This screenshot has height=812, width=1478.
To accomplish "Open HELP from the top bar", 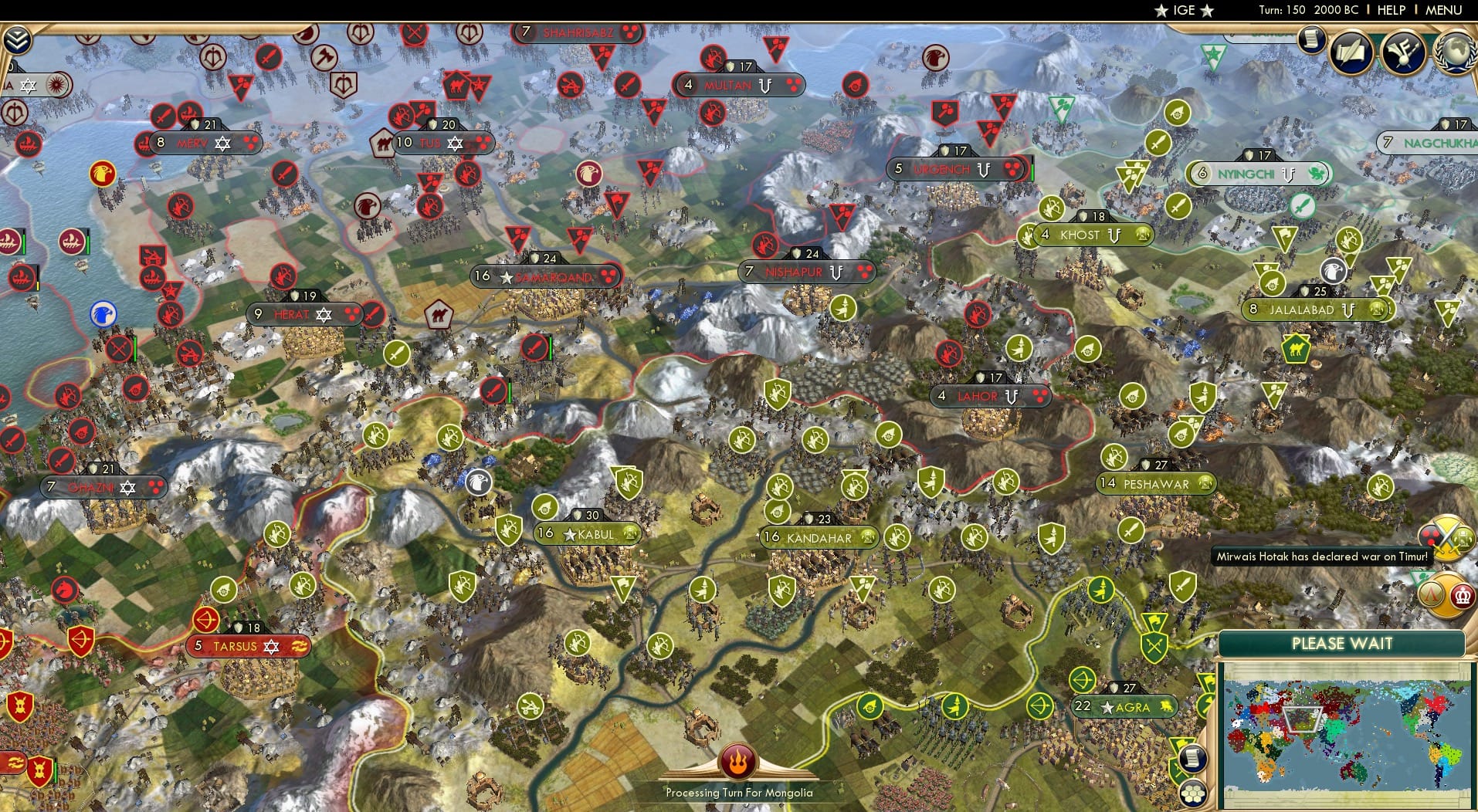I will click(x=1390, y=11).
